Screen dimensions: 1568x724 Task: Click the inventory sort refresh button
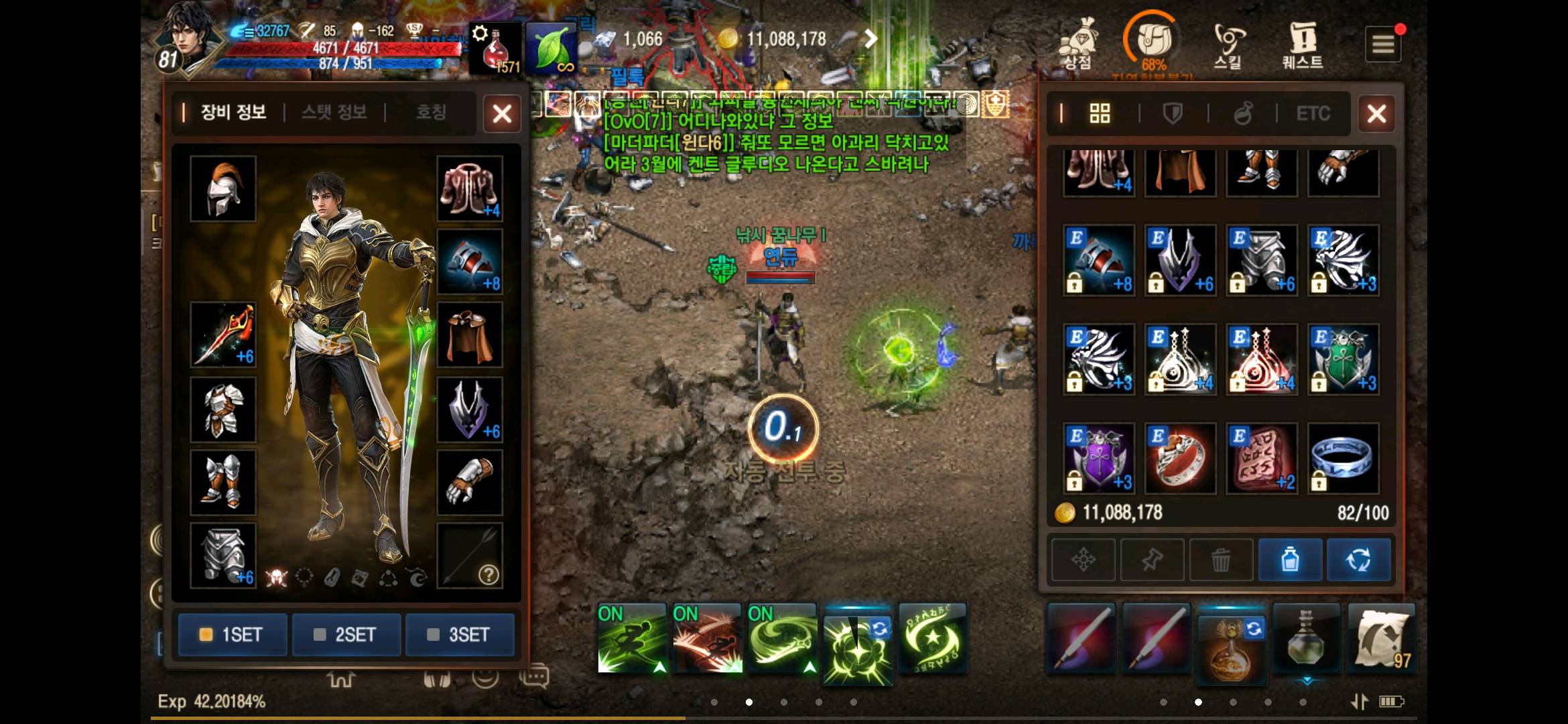pyautogui.click(x=1358, y=560)
